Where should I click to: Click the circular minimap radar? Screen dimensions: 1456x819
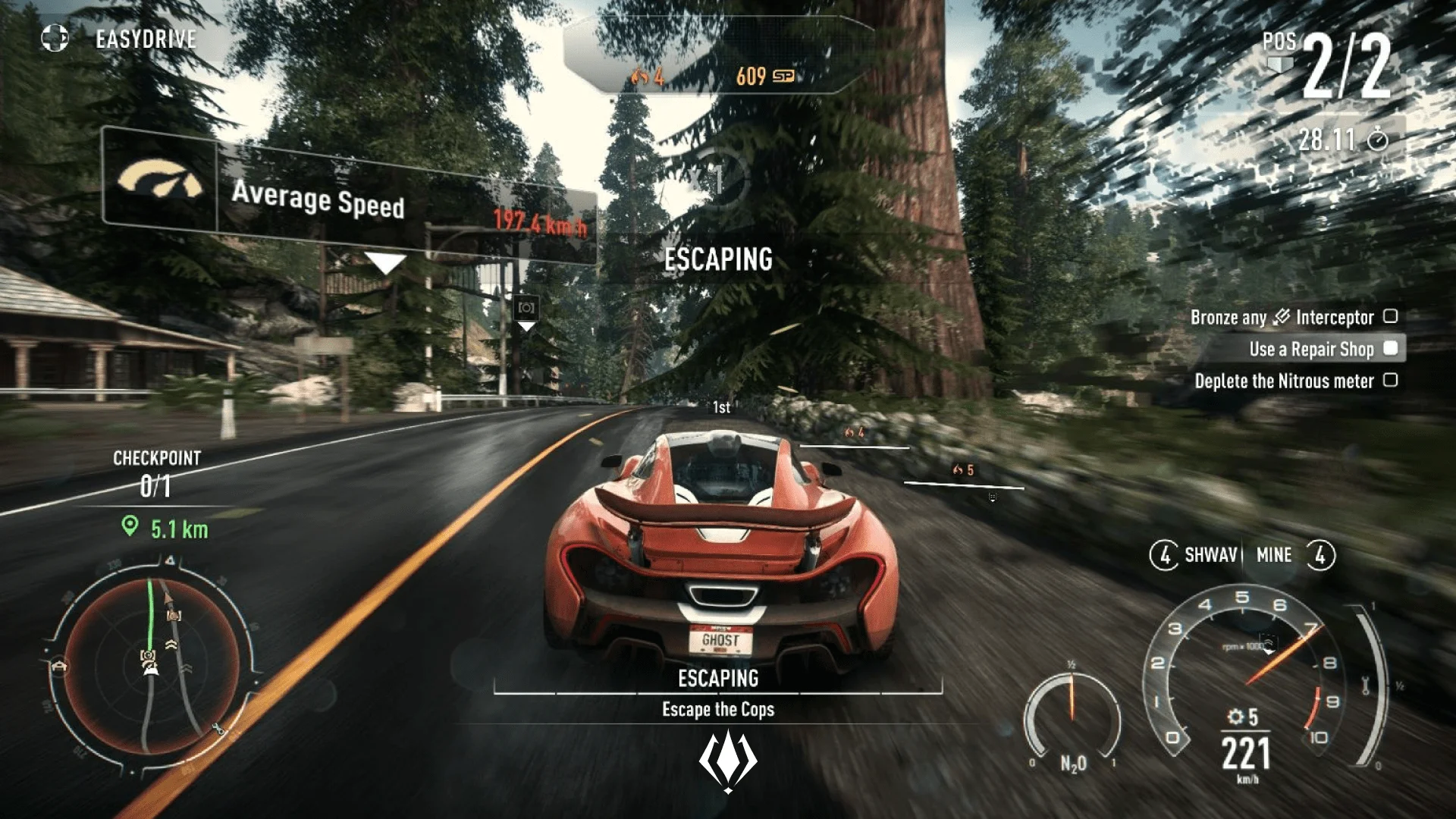[152, 666]
